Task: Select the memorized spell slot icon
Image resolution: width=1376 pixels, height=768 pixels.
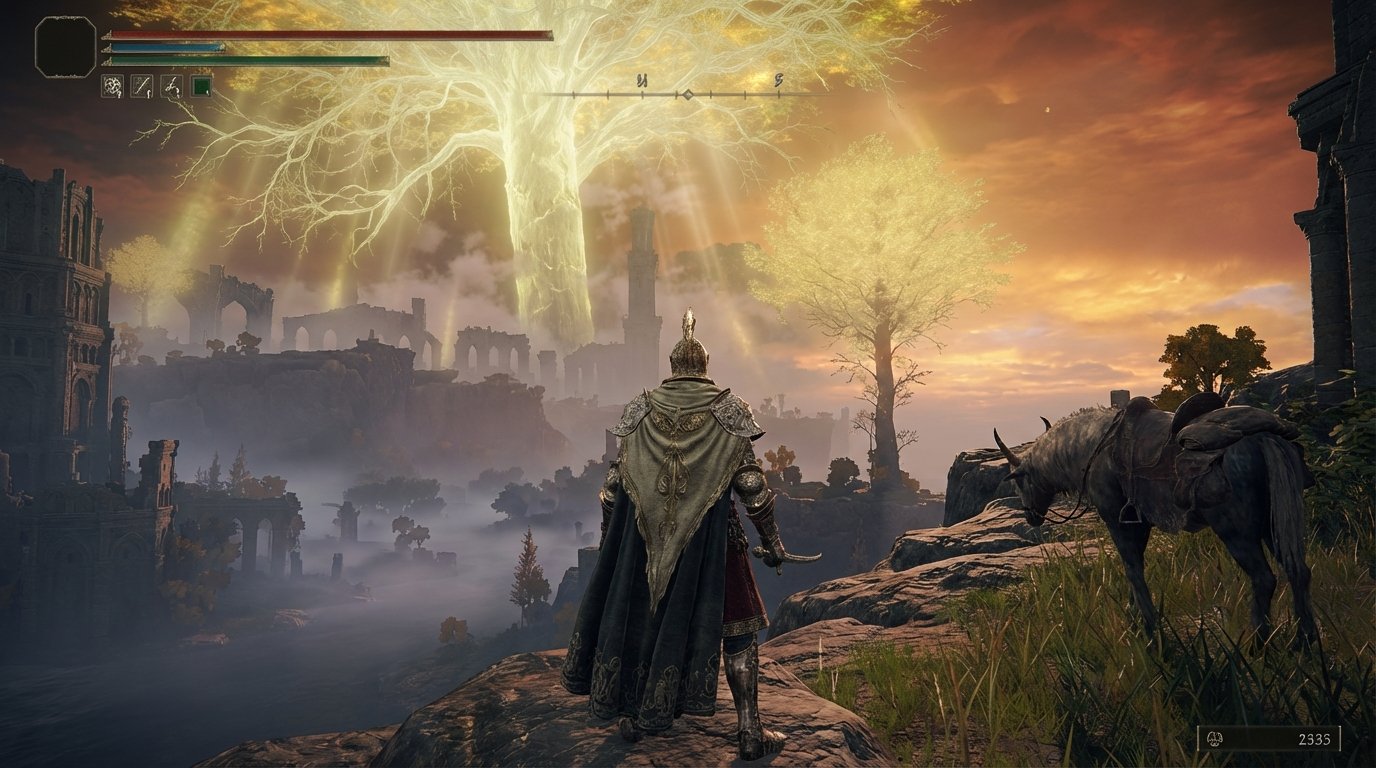Action: (112, 86)
